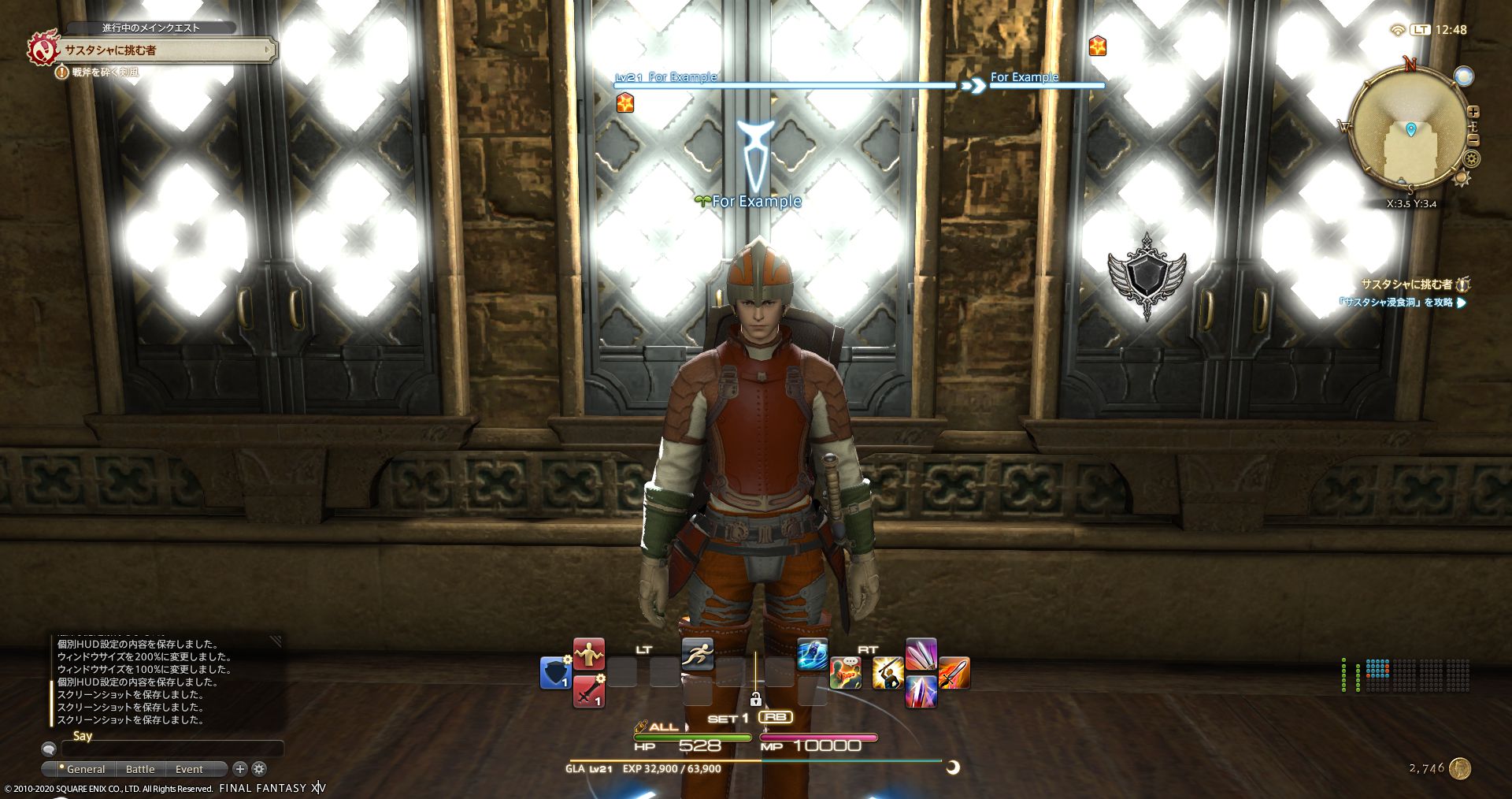1512x799 pixels.
Task: Zoom in the minimap with plus button
Action: [x=1473, y=112]
